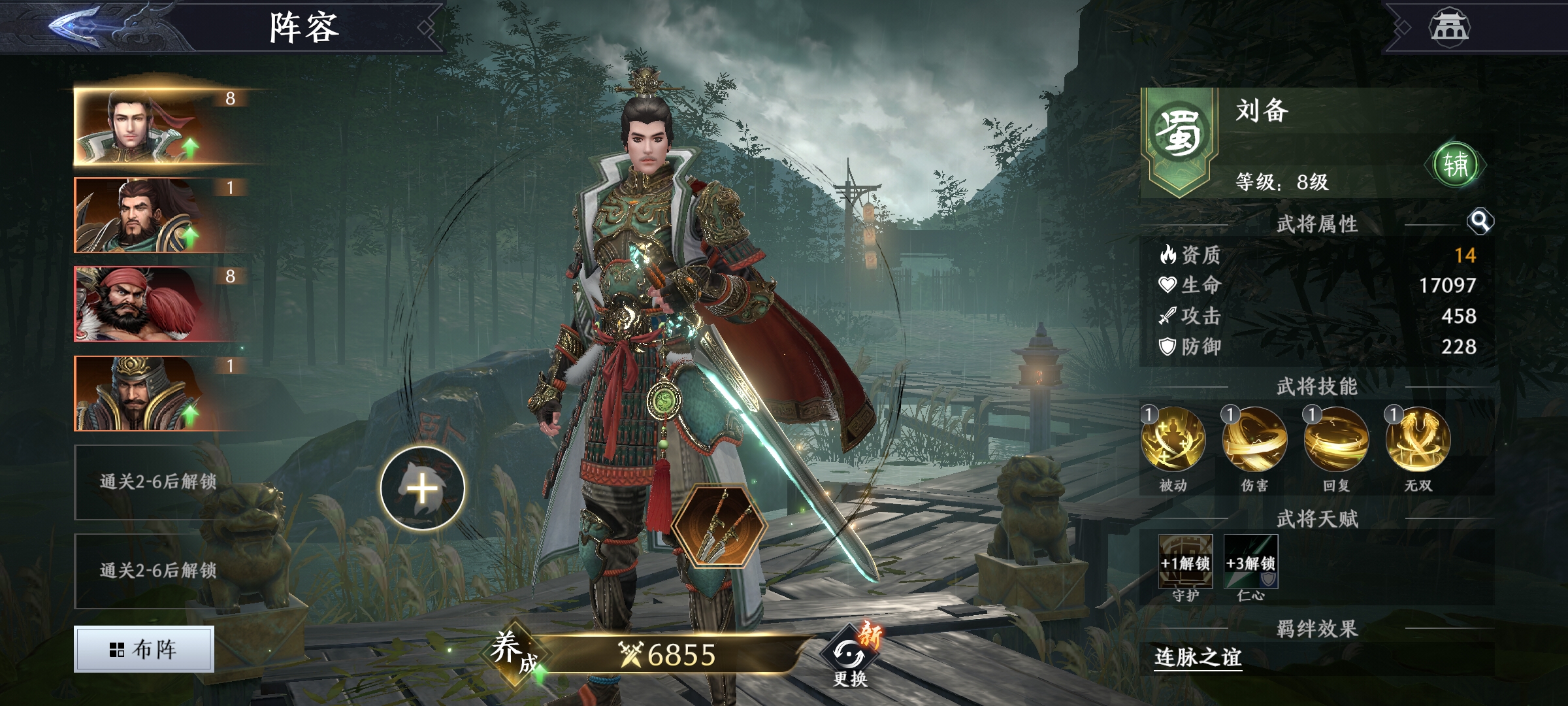Add a mount via the plus circle

[x=423, y=488]
